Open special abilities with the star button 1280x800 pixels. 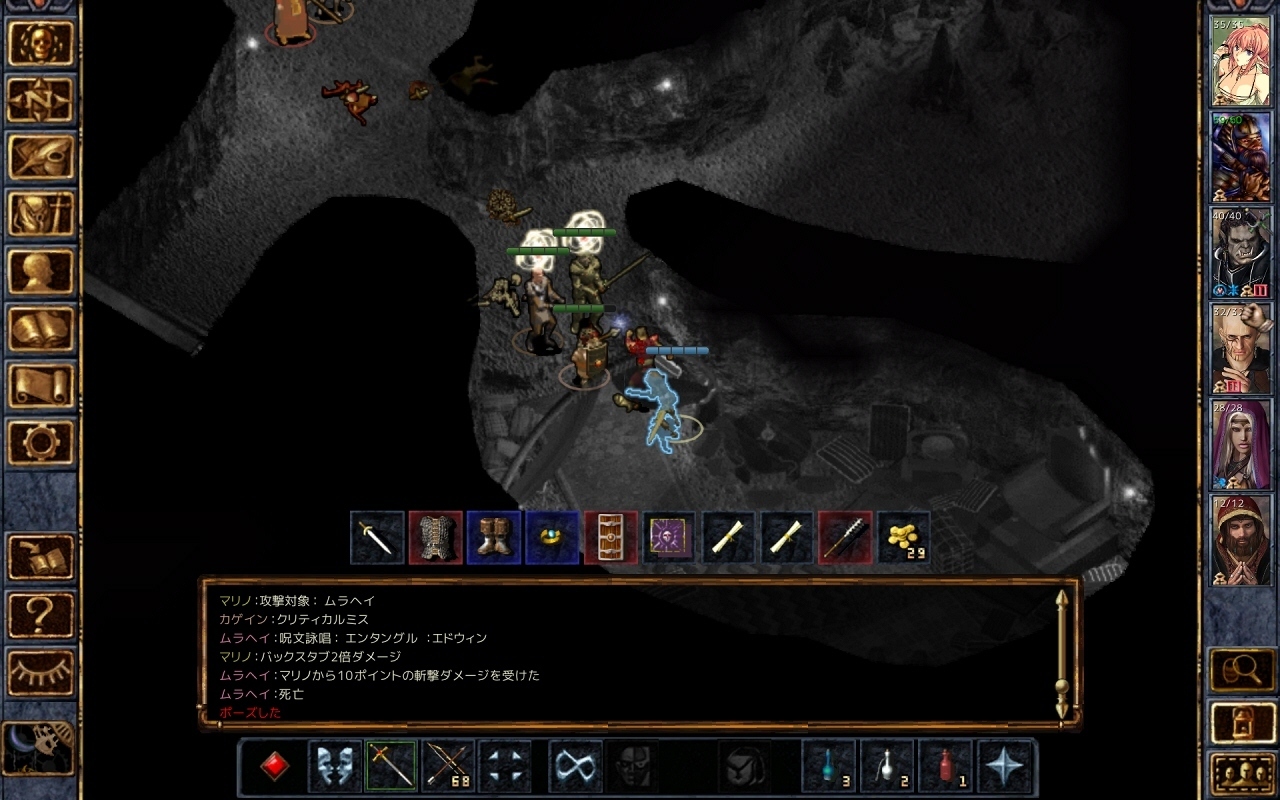[x=1003, y=766]
